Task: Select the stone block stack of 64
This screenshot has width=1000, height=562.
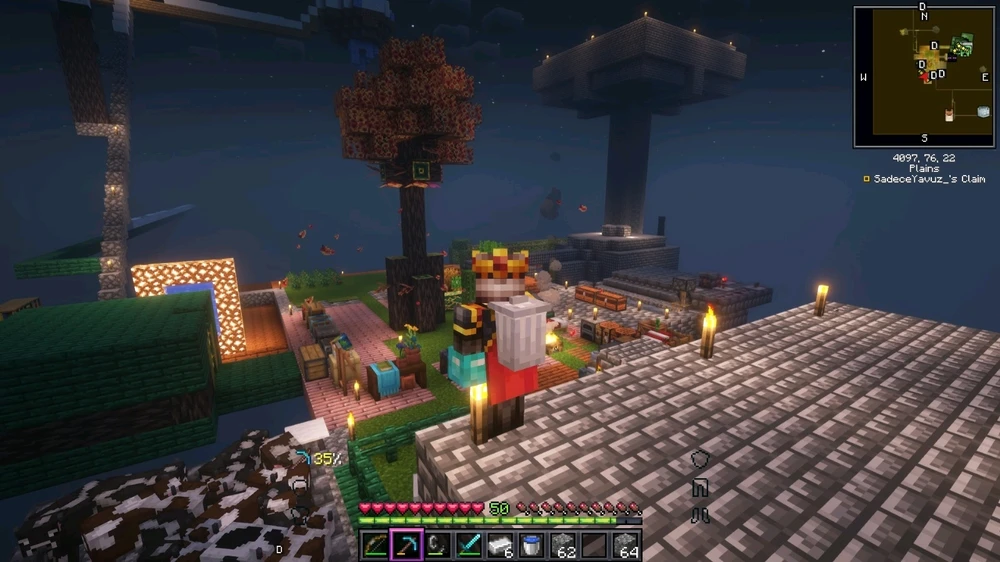Action: (x=625, y=545)
